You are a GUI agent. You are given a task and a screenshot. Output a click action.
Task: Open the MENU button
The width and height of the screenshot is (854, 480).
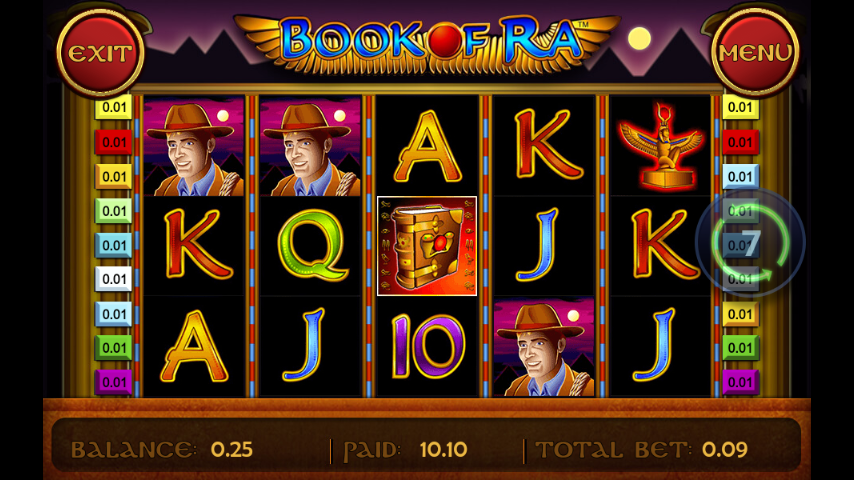pyautogui.click(x=755, y=53)
